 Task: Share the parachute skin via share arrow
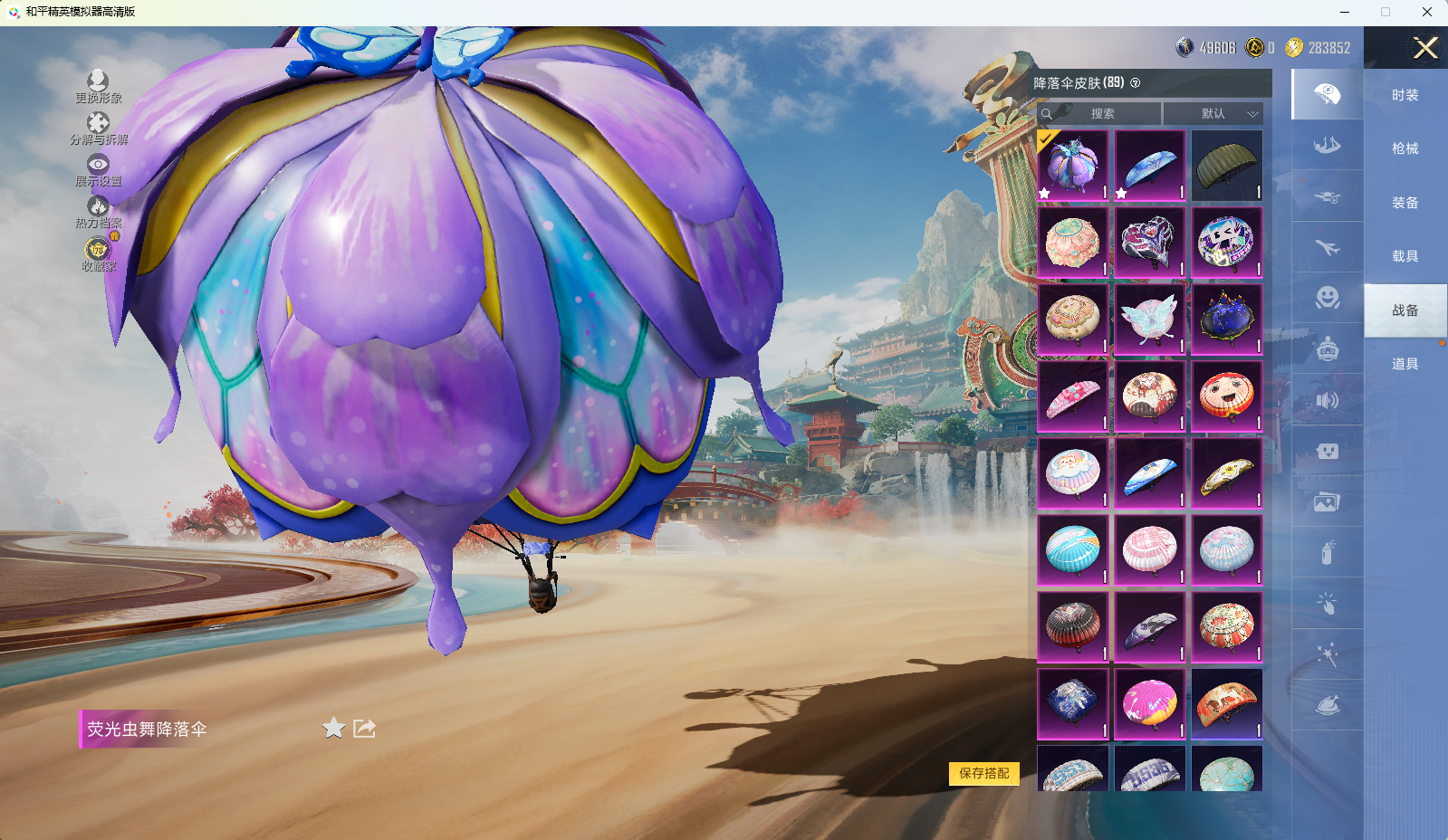tap(364, 728)
